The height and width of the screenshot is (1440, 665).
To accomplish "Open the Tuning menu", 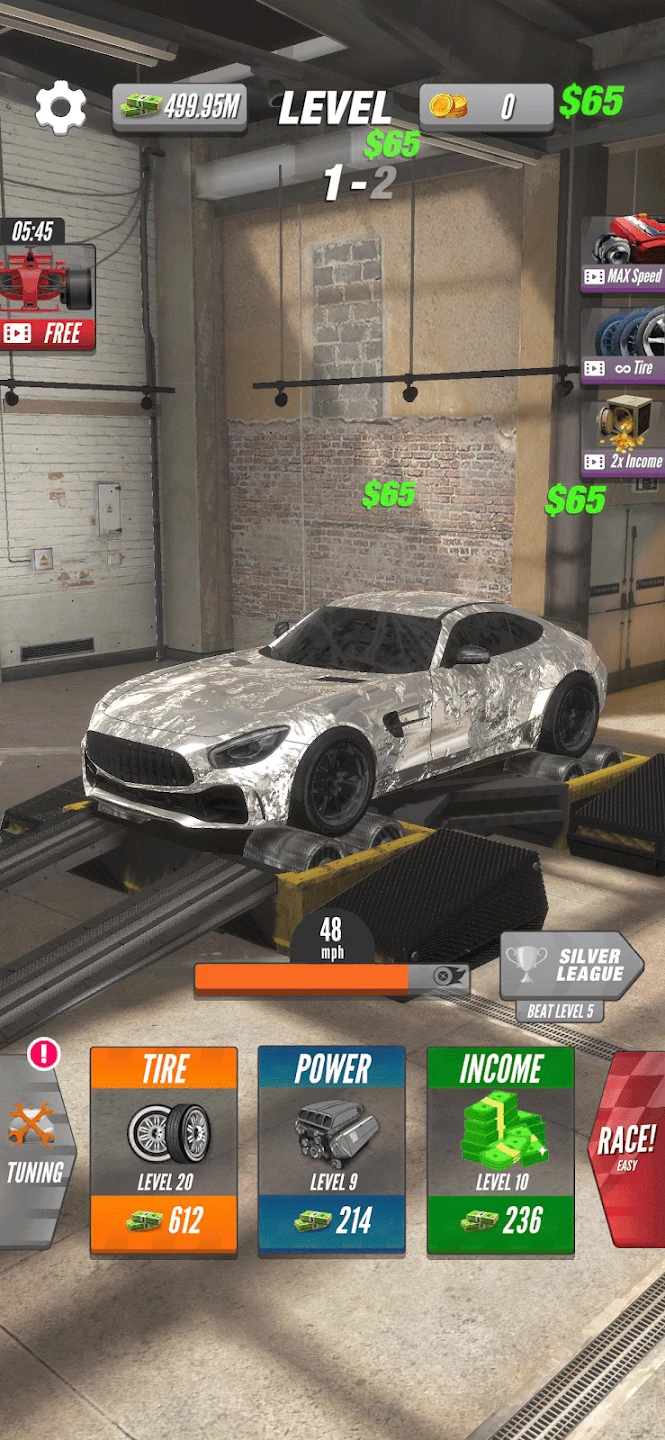I will 35,1150.
